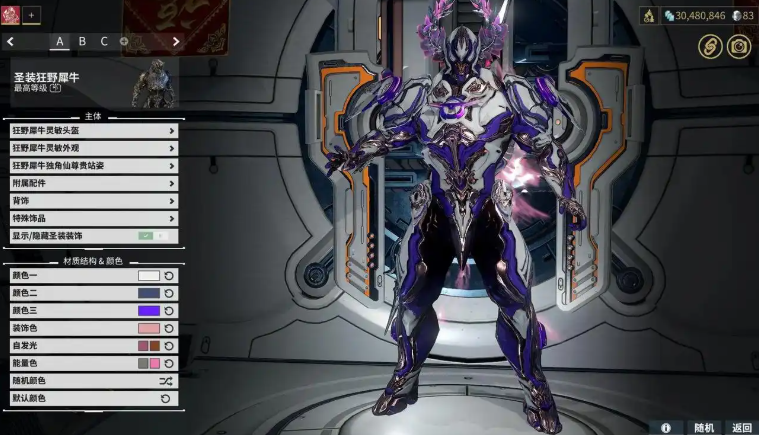
Task: Click the plus button beside the avatar
Action: pyautogui.click(x=31, y=15)
